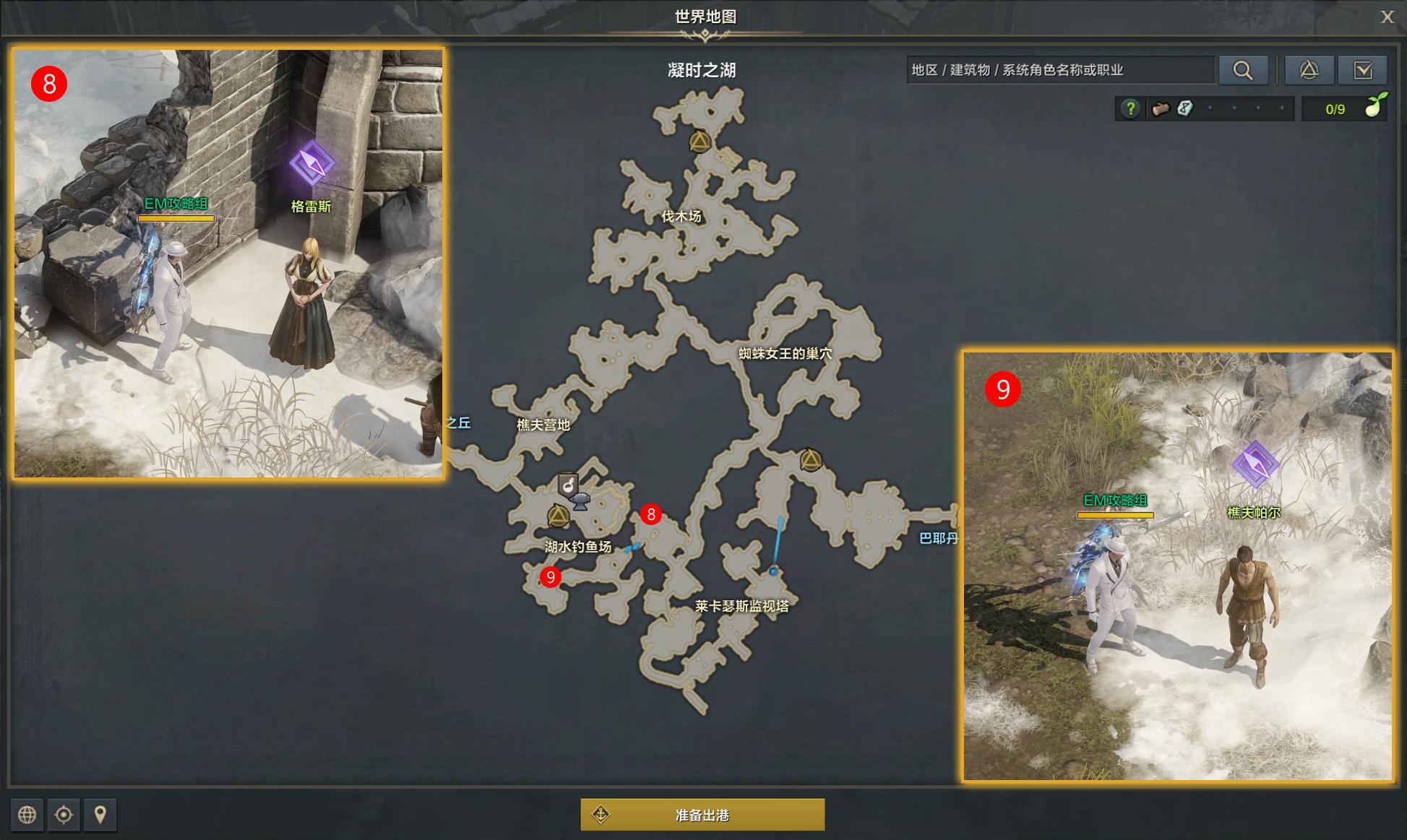Close the world map window

[x=1387, y=17]
